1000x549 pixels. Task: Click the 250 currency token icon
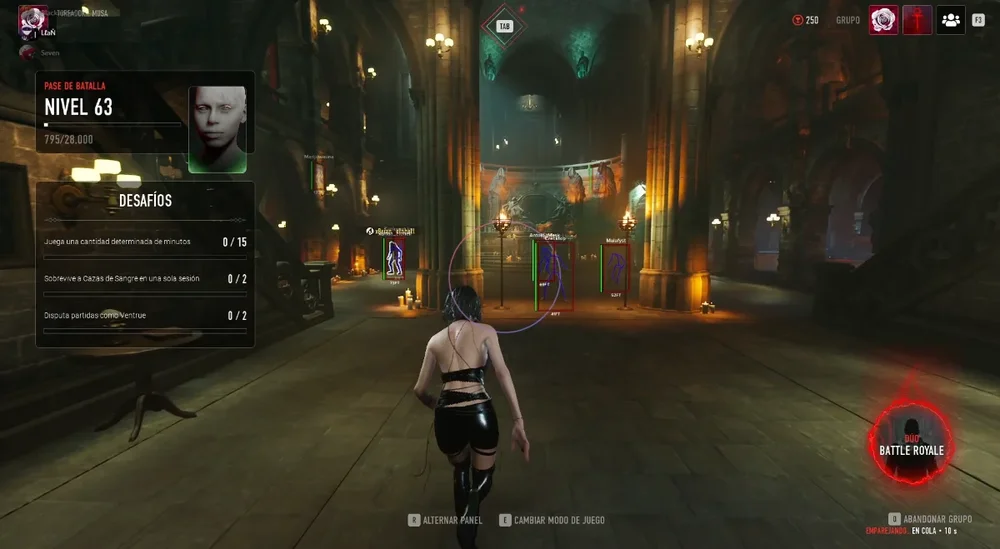797,20
